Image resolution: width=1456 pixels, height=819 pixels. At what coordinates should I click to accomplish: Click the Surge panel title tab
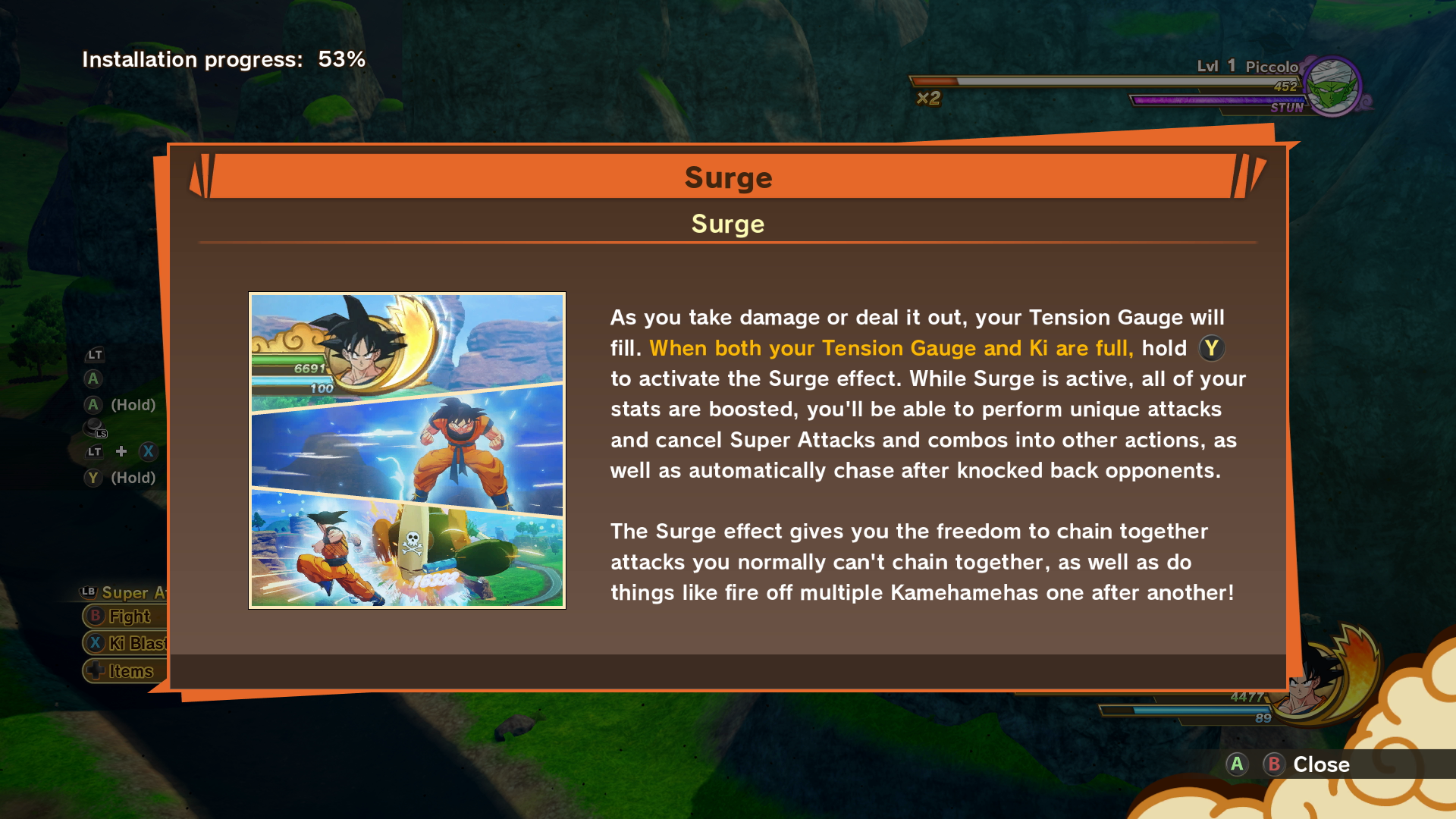tap(728, 177)
